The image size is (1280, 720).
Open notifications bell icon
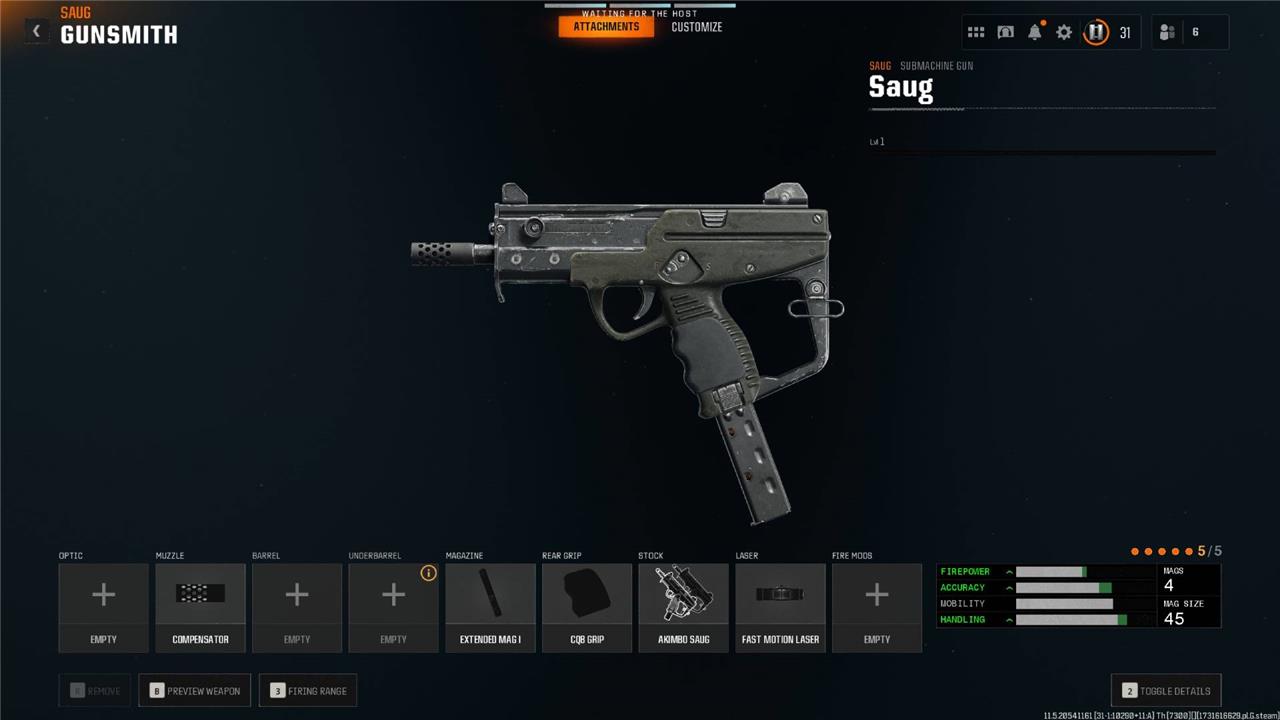(1035, 32)
